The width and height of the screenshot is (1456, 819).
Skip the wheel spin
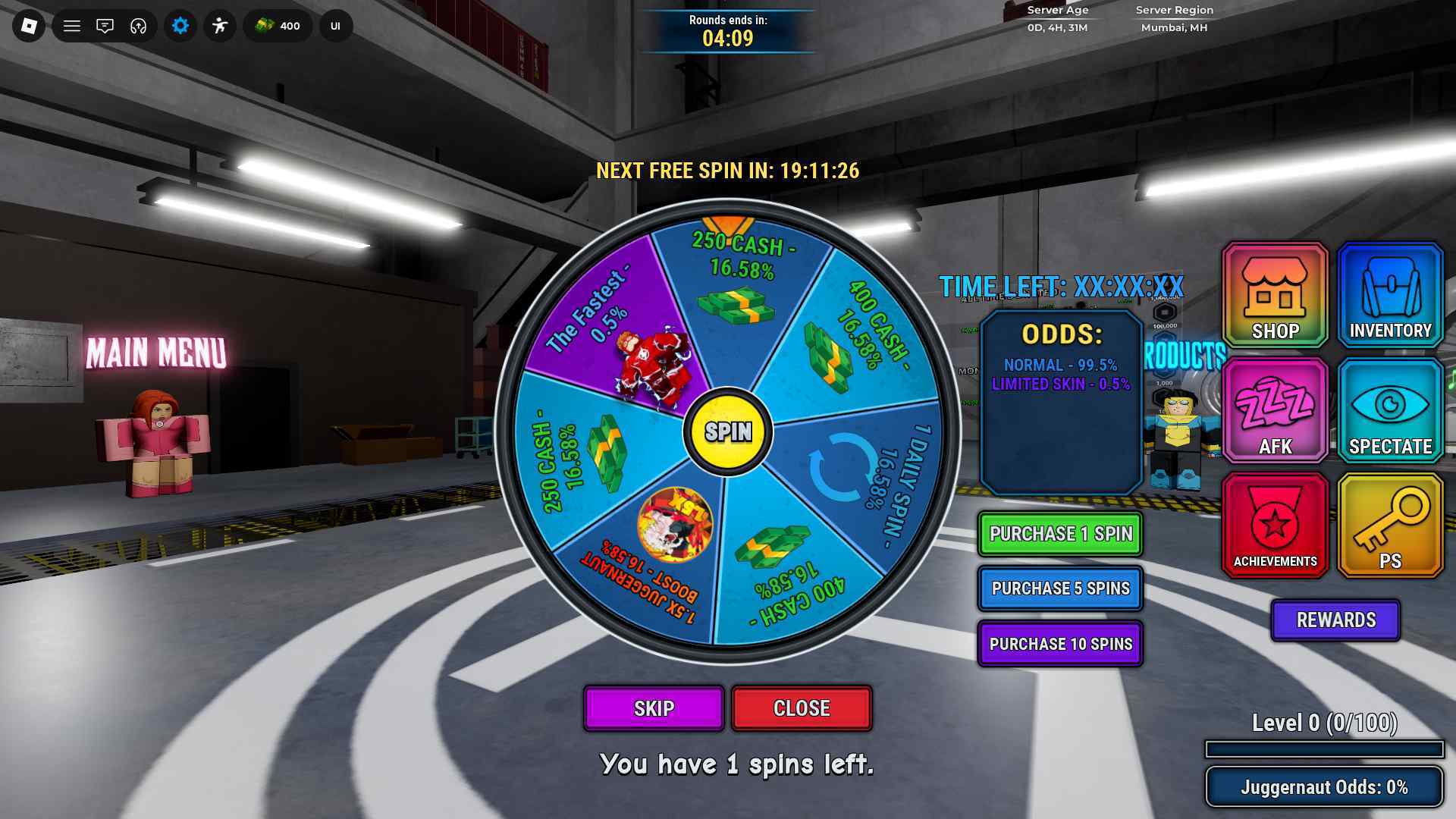pos(653,709)
